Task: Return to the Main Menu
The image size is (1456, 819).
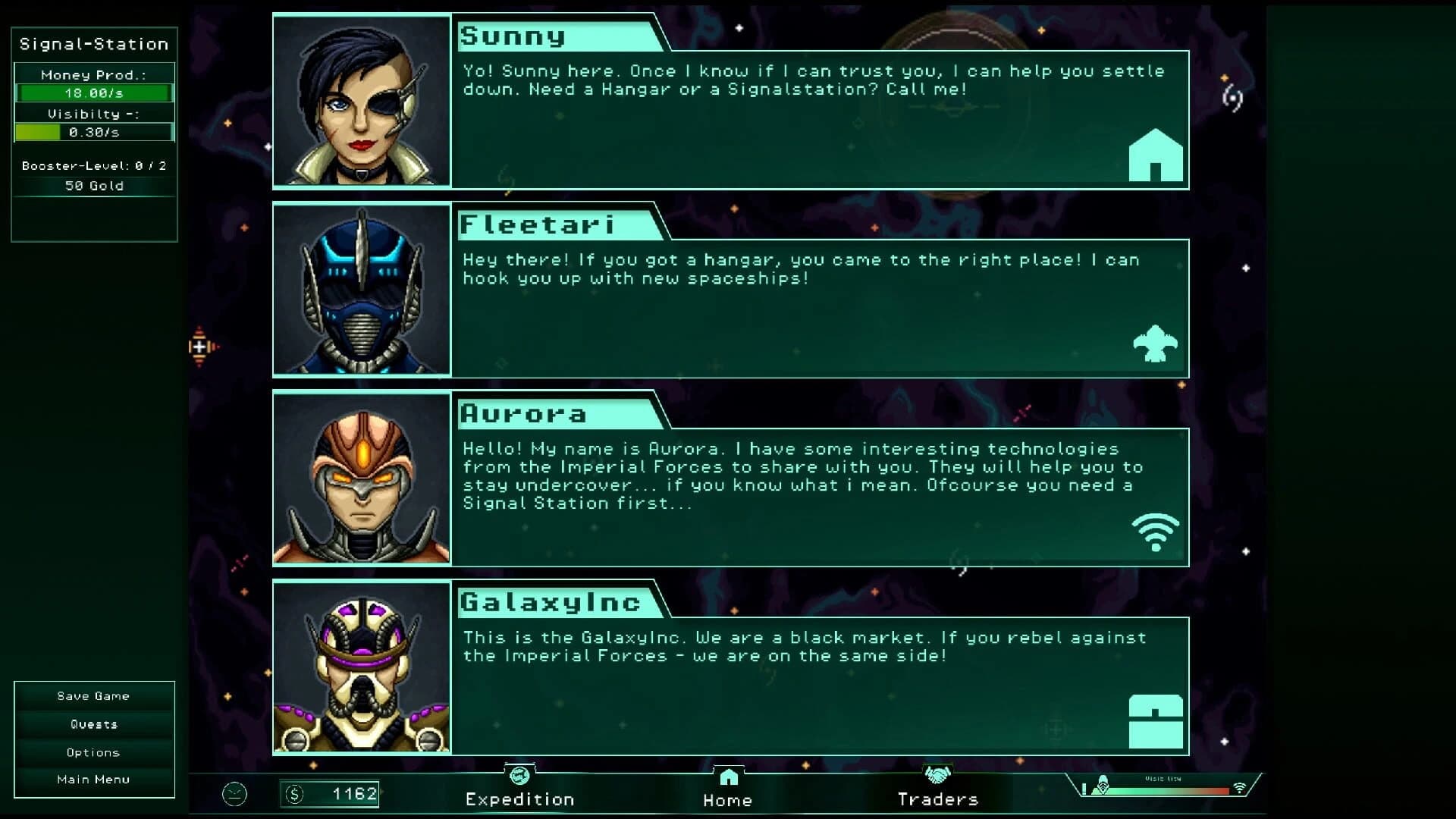Action: tap(93, 779)
